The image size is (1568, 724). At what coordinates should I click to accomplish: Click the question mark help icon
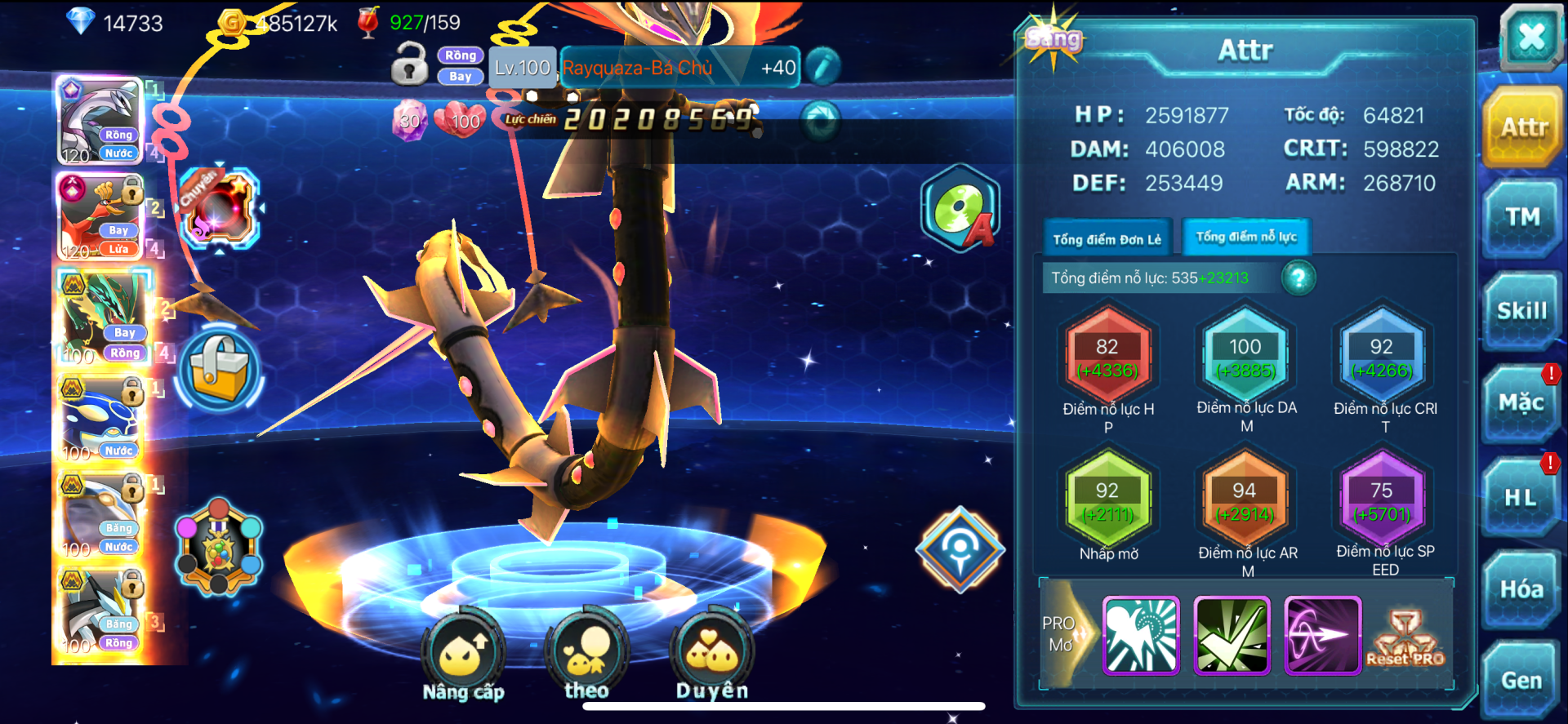[1298, 278]
